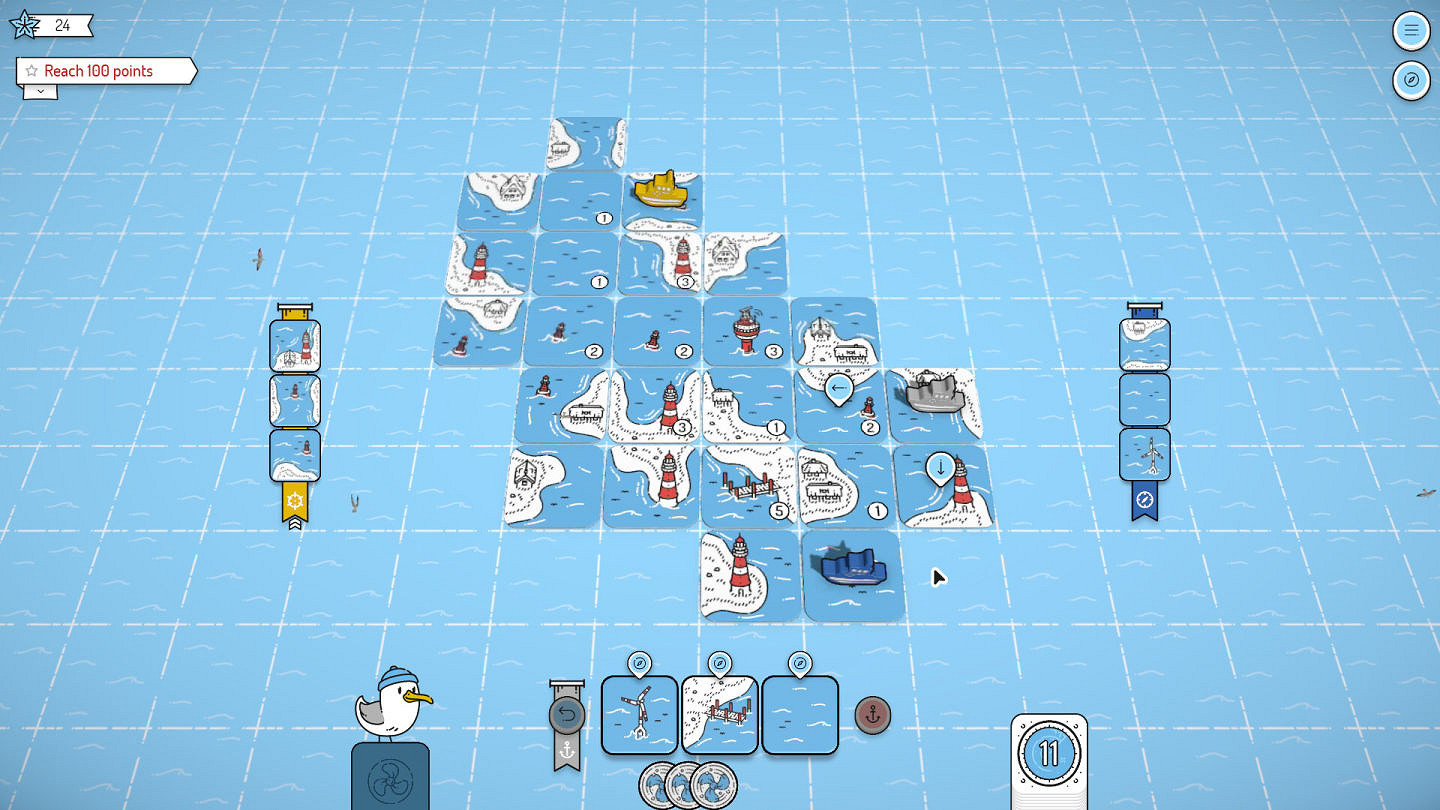Open the hamburger menu at top right
The height and width of the screenshot is (810, 1440).
pos(1411,30)
